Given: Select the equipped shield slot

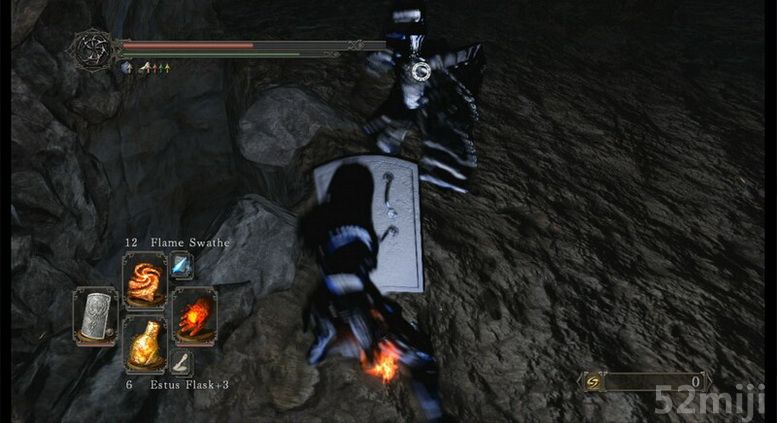Looking at the screenshot, I should point(96,315).
